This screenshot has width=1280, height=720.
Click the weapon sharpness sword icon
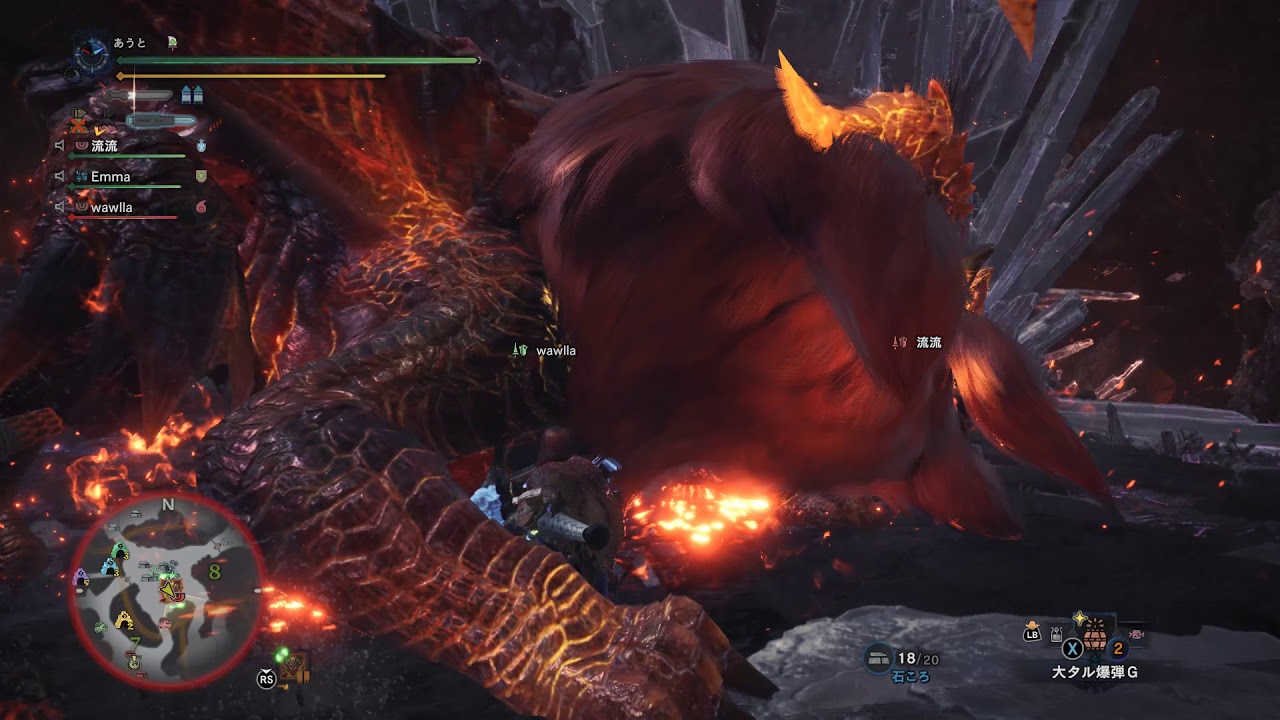137,95
